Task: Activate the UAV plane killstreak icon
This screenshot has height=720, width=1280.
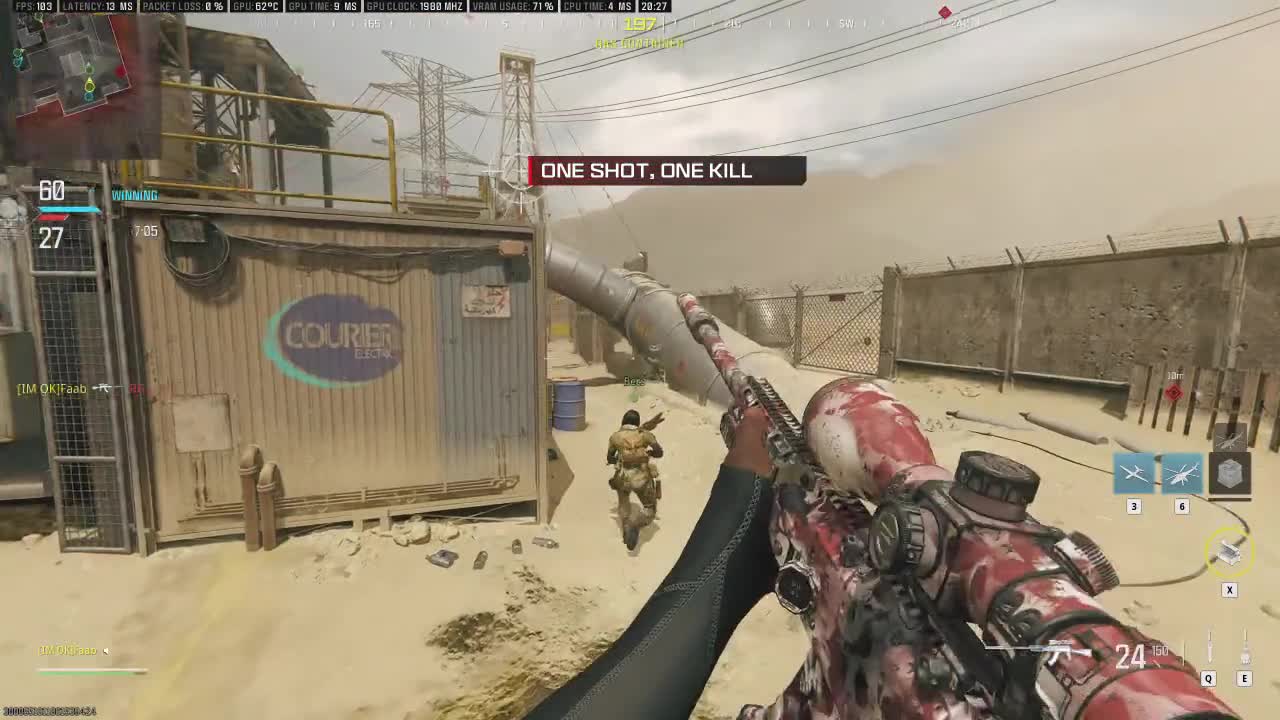Action: tap(1134, 473)
